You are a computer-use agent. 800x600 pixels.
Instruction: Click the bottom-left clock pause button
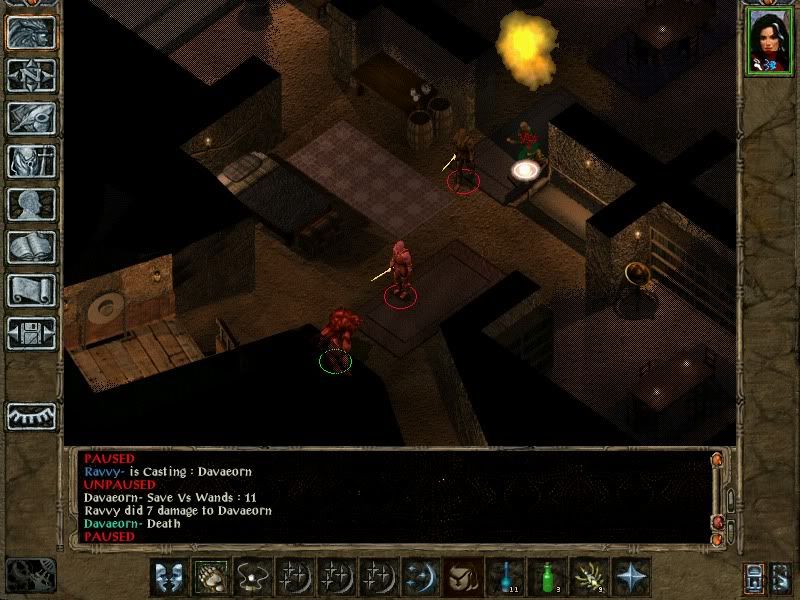[x=29, y=573]
